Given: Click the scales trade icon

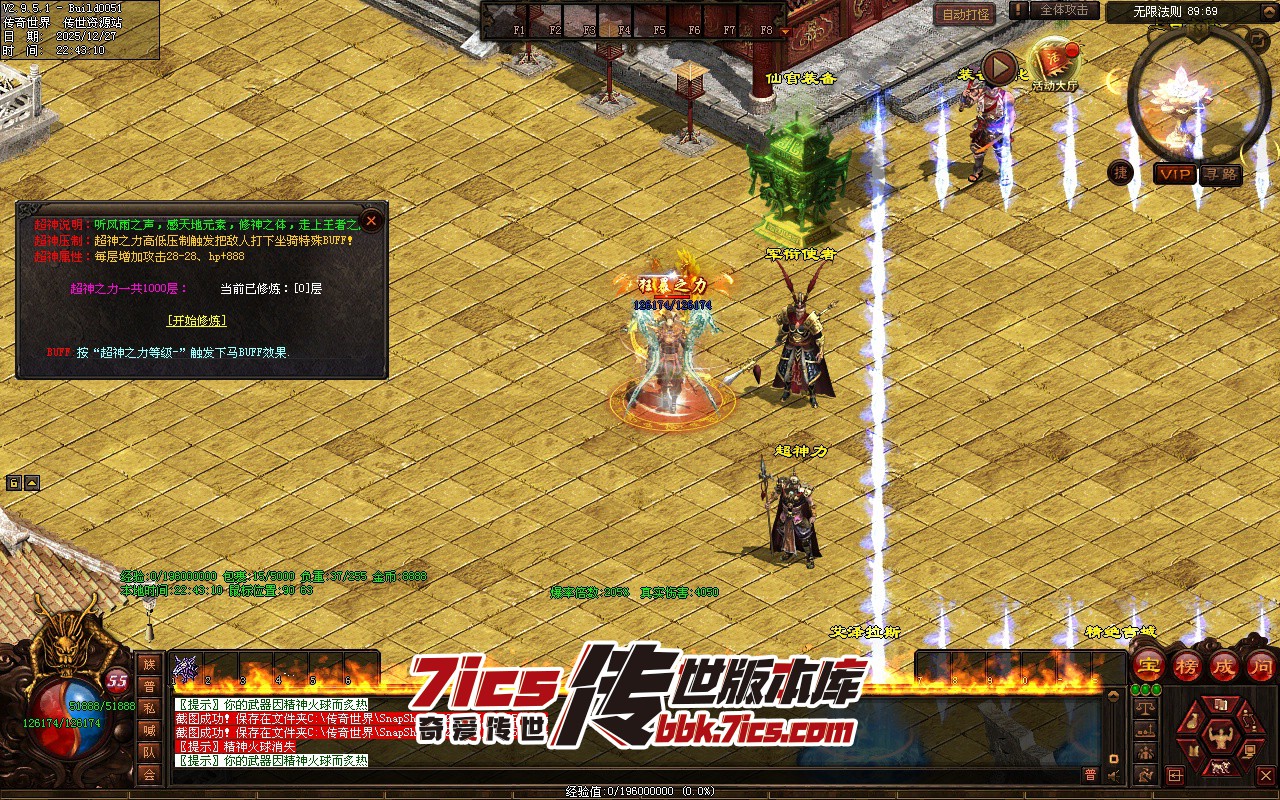Looking at the screenshot, I should (1146, 708).
